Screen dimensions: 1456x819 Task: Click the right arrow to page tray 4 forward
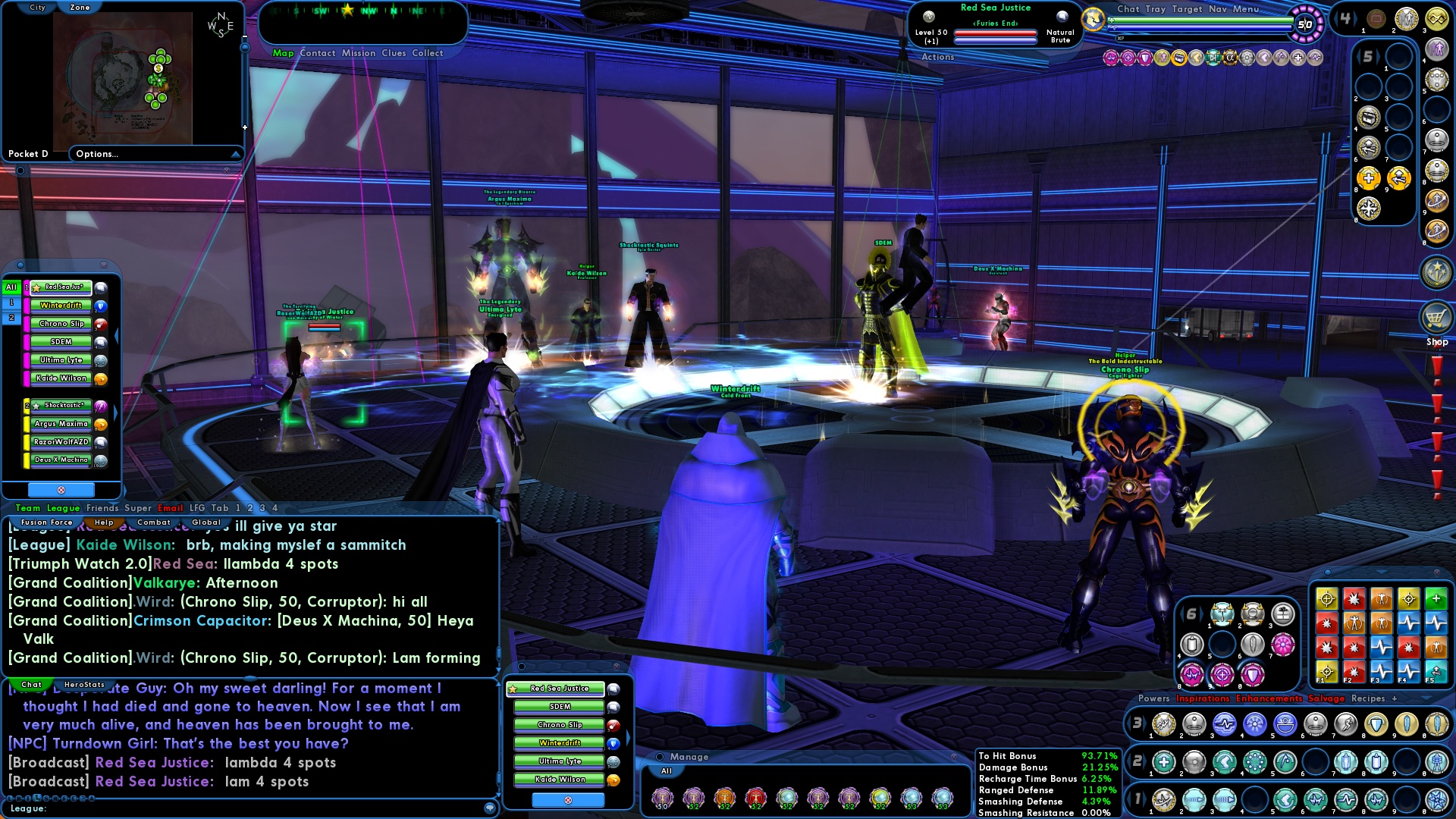pos(1356,18)
